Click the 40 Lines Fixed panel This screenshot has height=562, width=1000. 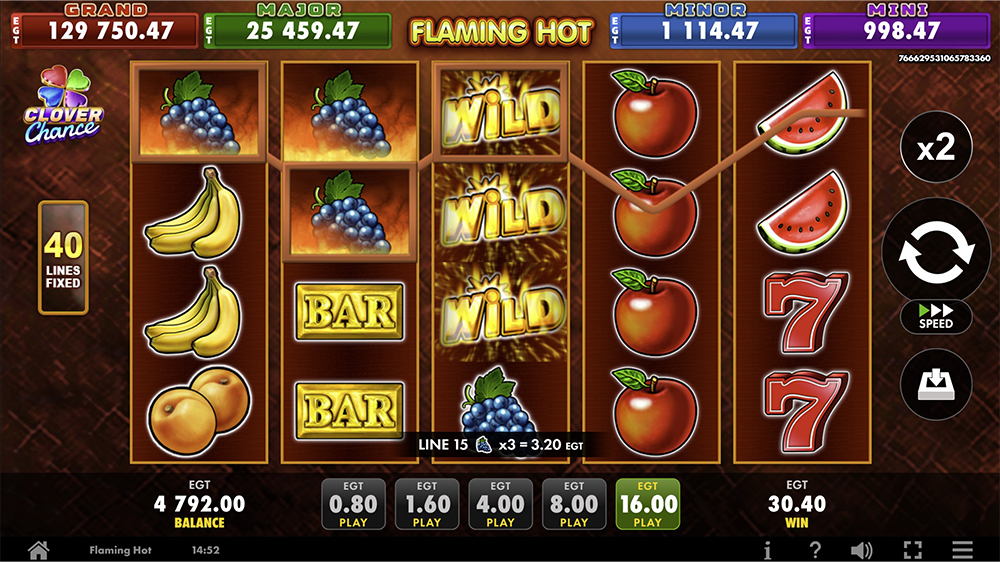pos(63,258)
